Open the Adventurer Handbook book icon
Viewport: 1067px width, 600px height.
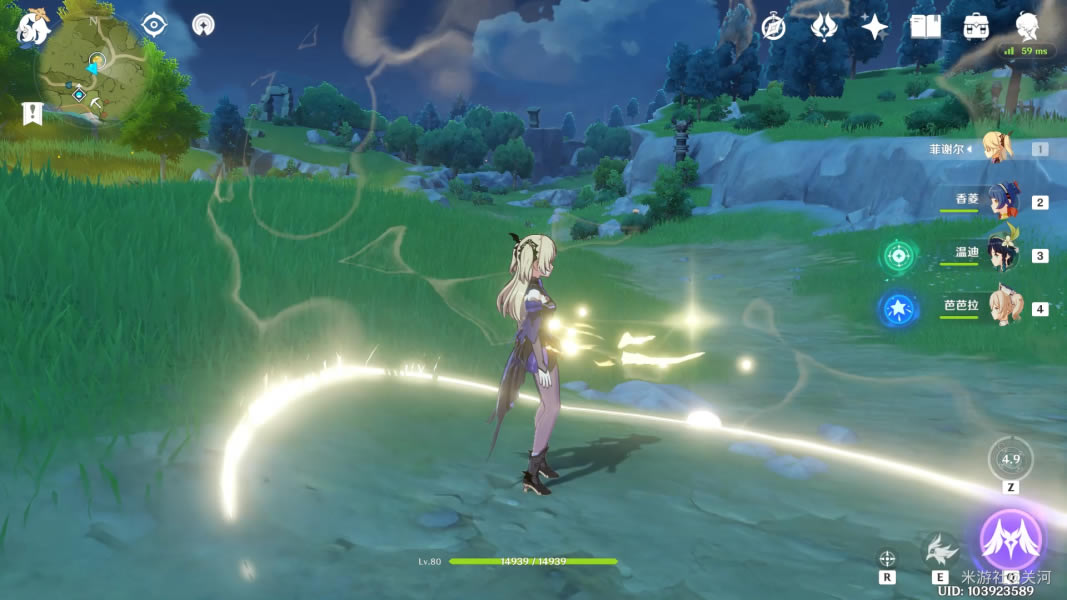click(925, 27)
